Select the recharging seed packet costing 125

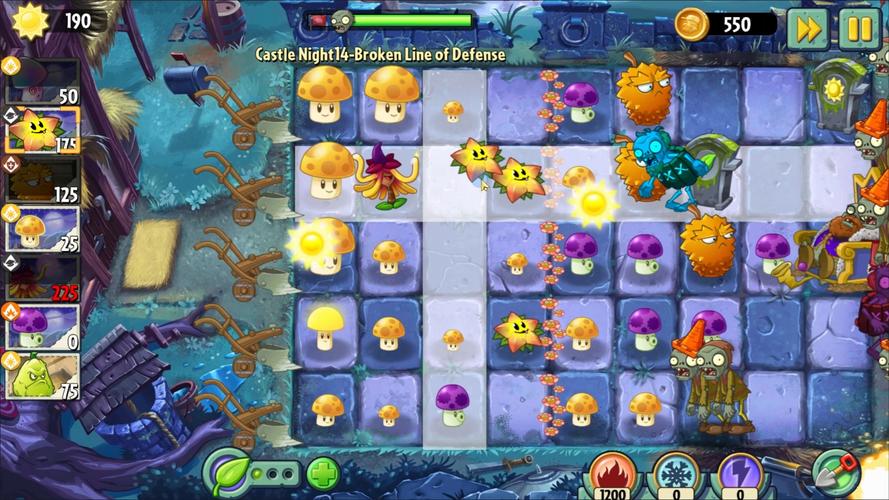[x=42, y=180]
